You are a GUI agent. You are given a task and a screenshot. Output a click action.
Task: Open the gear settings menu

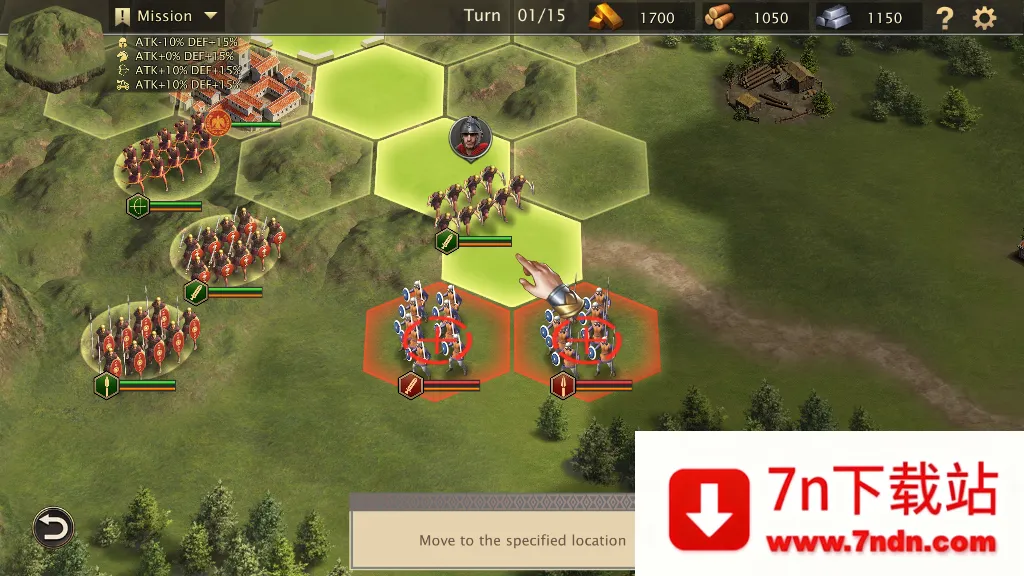[985, 17]
